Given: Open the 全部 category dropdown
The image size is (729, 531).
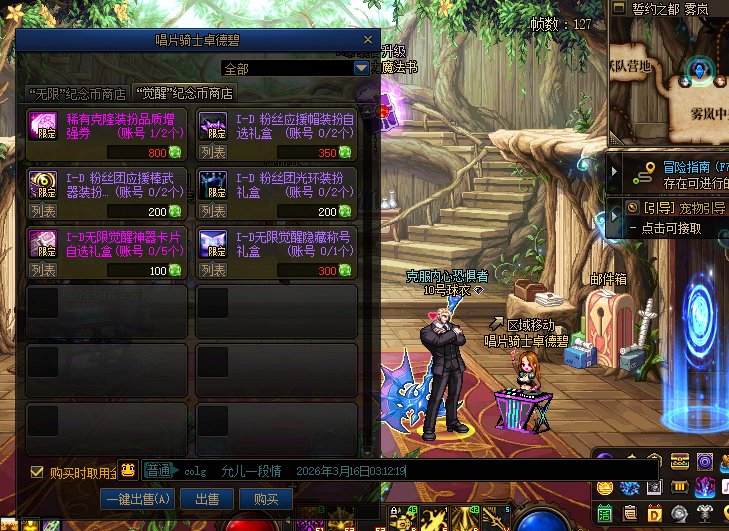Looking at the screenshot, I should (x=362, y=69).
